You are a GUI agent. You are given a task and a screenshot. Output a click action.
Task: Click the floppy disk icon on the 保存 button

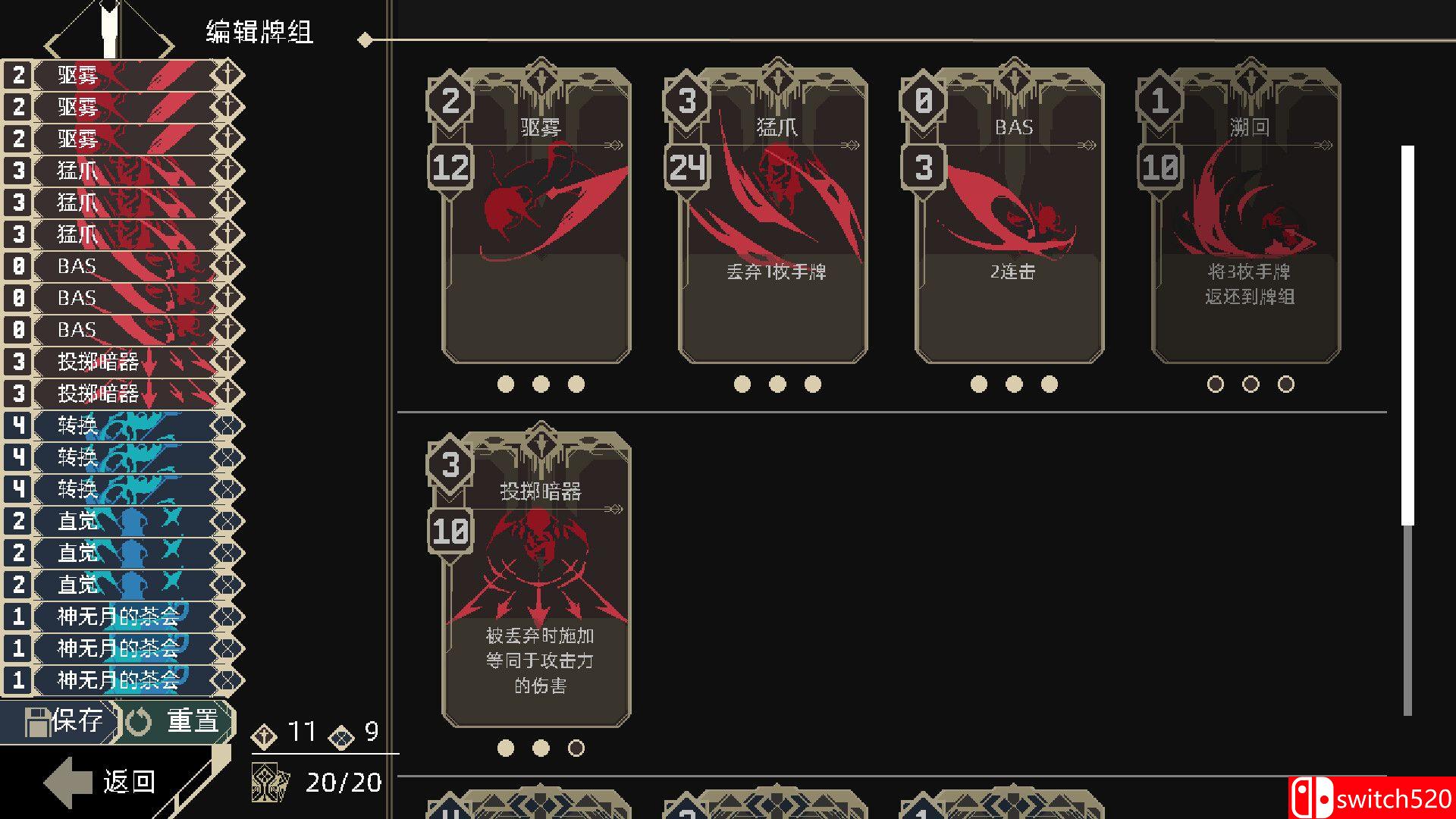(39, 720)
